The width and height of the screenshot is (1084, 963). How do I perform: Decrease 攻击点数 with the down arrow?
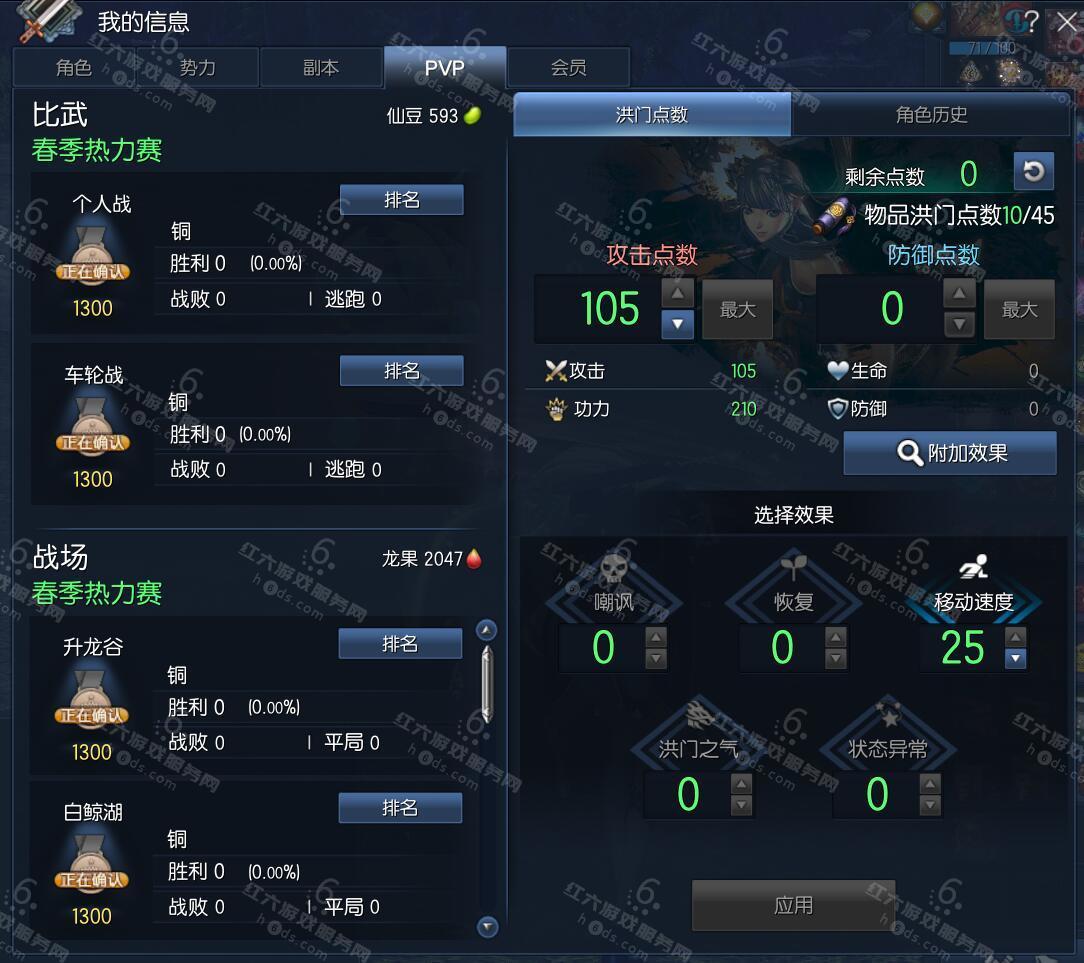pyautogui.click(x=677, y=324)
